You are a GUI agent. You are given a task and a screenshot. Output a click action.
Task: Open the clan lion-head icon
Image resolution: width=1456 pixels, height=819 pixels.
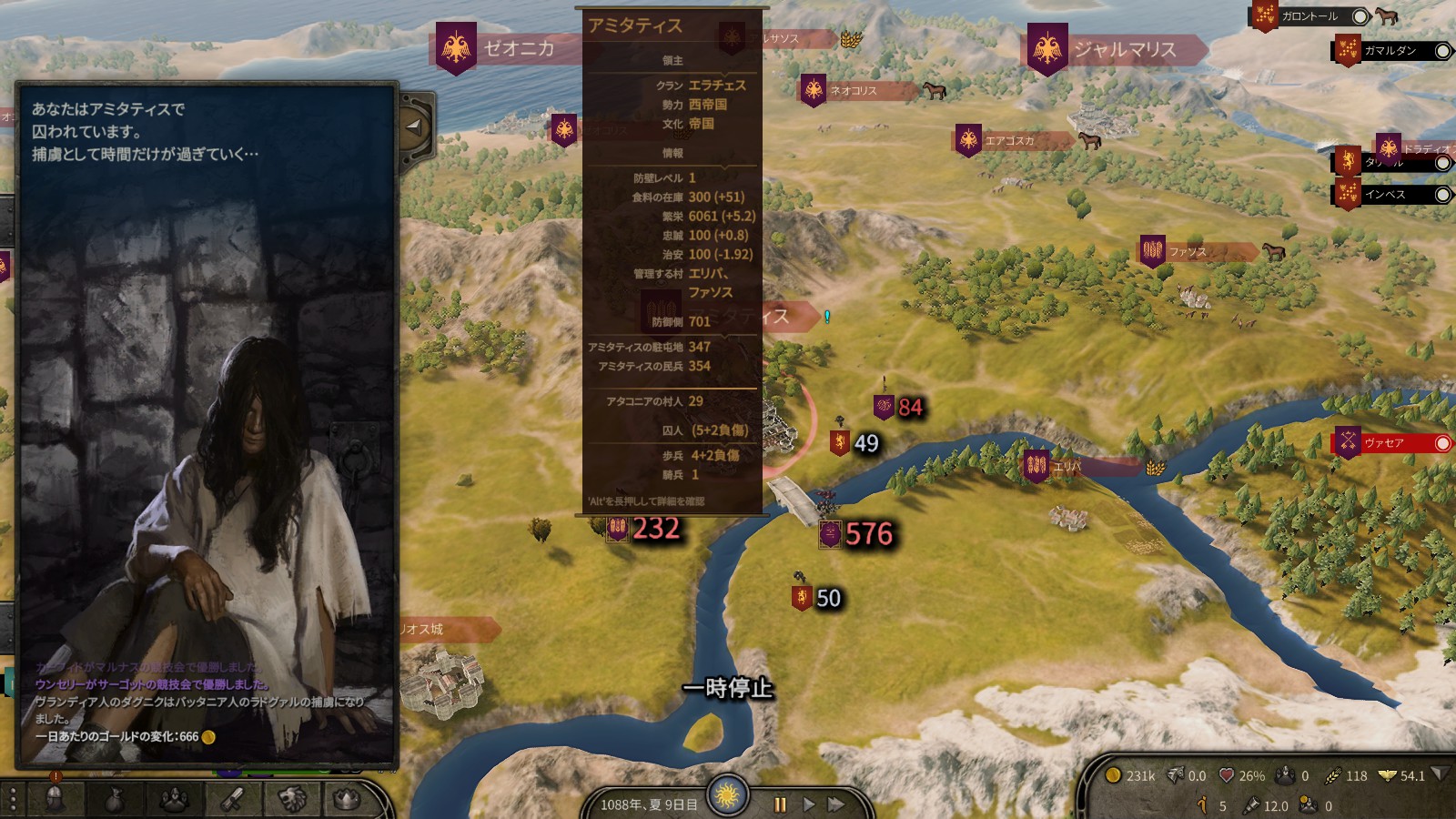pos(291,800)
